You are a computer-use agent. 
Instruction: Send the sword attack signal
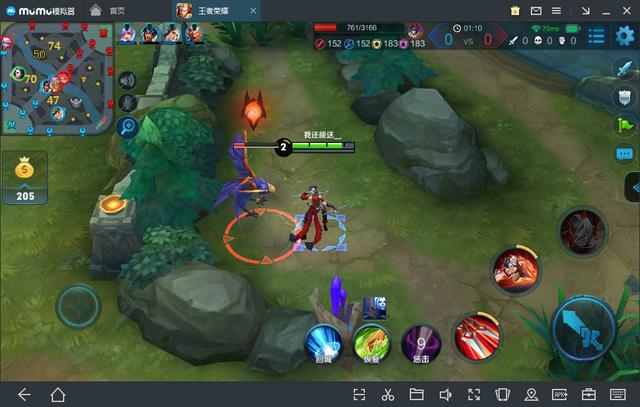pyautogui.click(x=625, y=68)
